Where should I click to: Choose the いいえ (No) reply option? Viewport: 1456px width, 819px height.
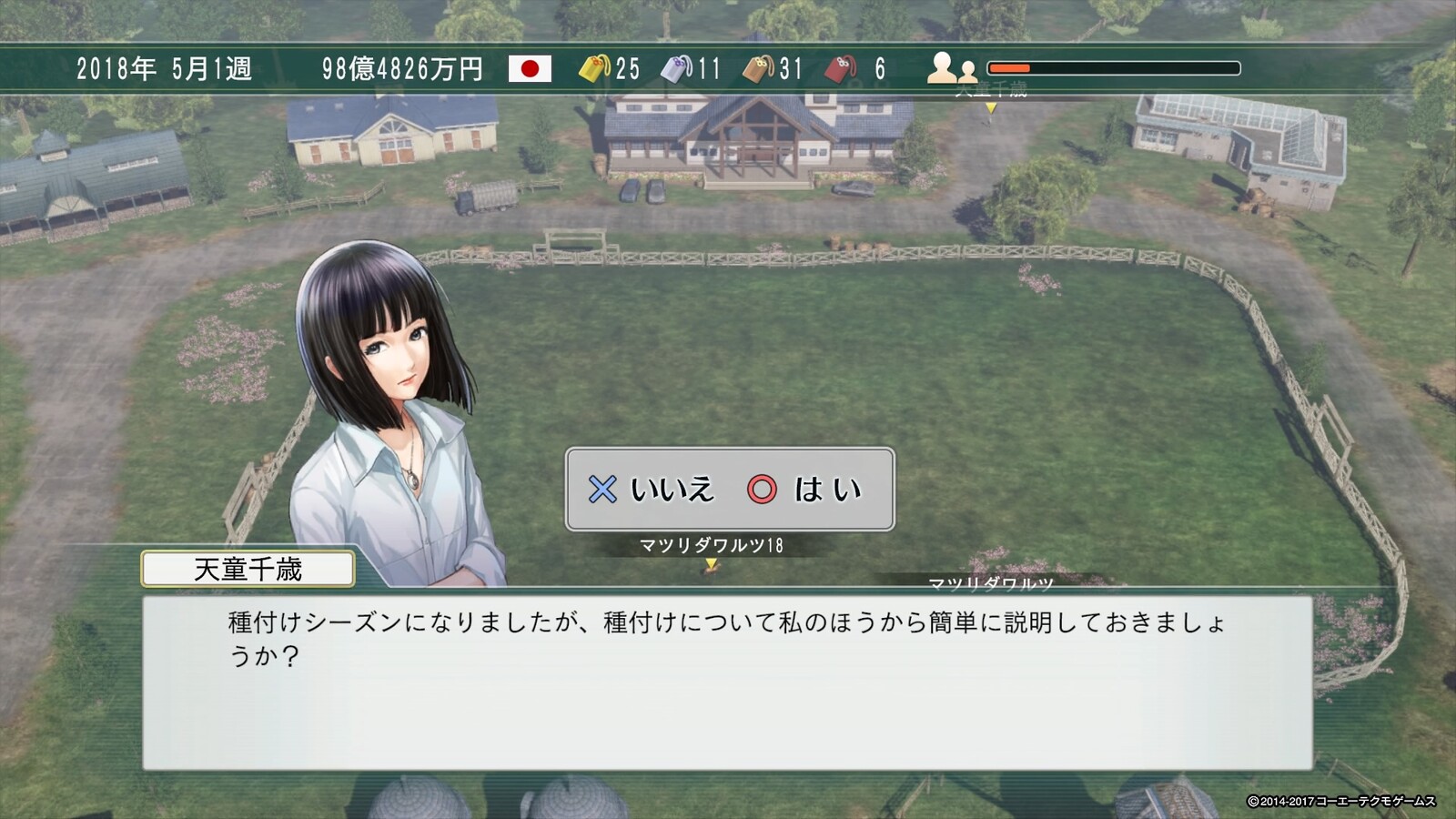pyautogui.click(x=652, y=490)
